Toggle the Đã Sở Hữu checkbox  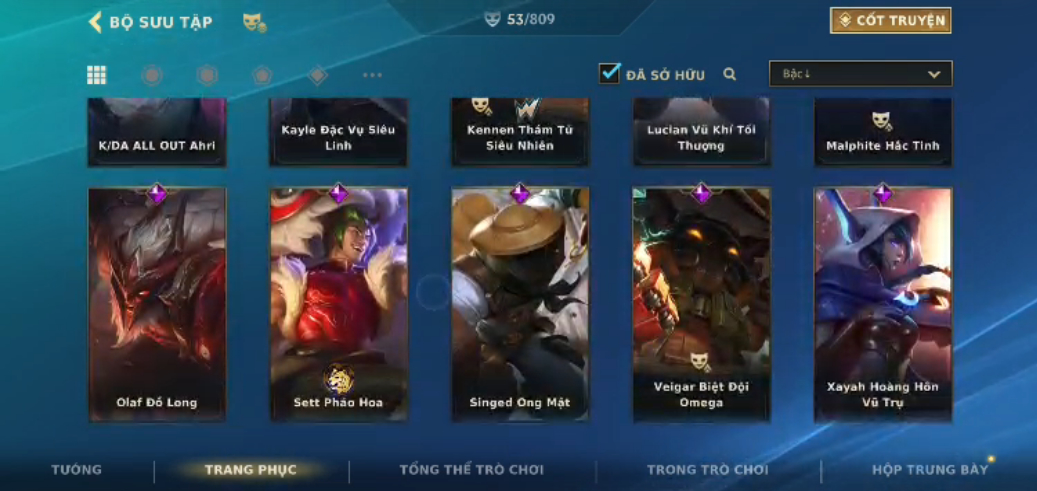tap(609, 74)
